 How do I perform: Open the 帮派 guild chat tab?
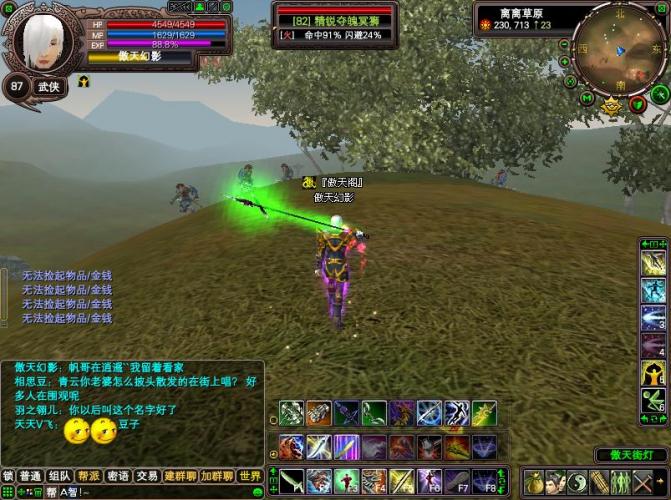89,476
